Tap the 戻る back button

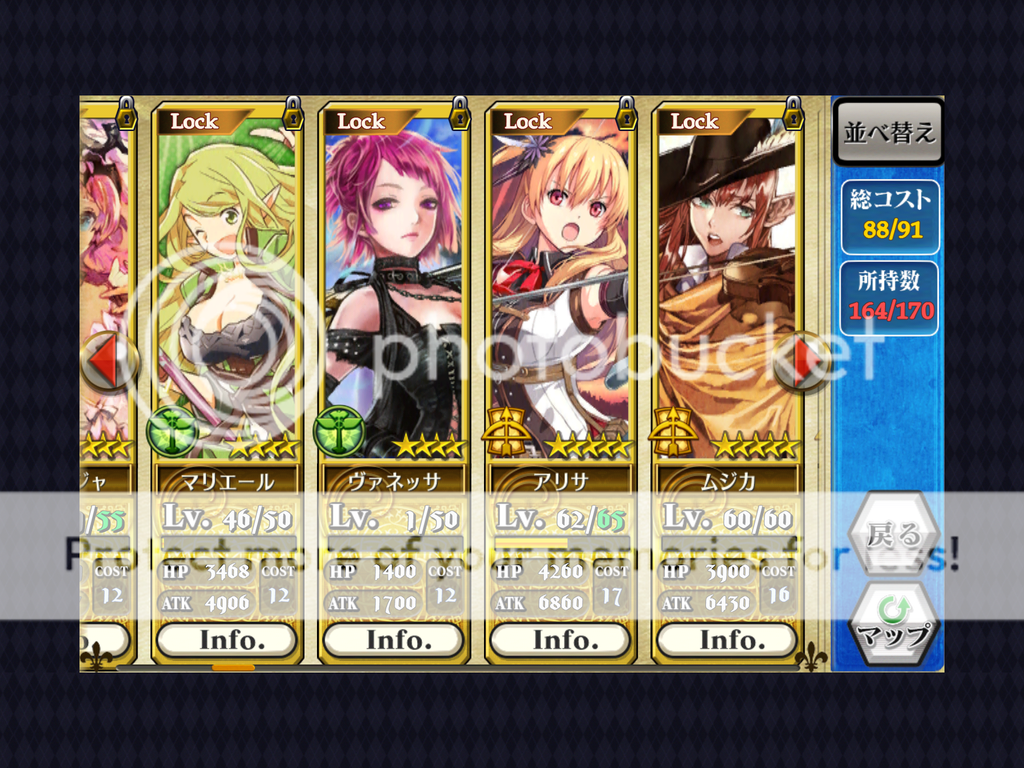894,536
